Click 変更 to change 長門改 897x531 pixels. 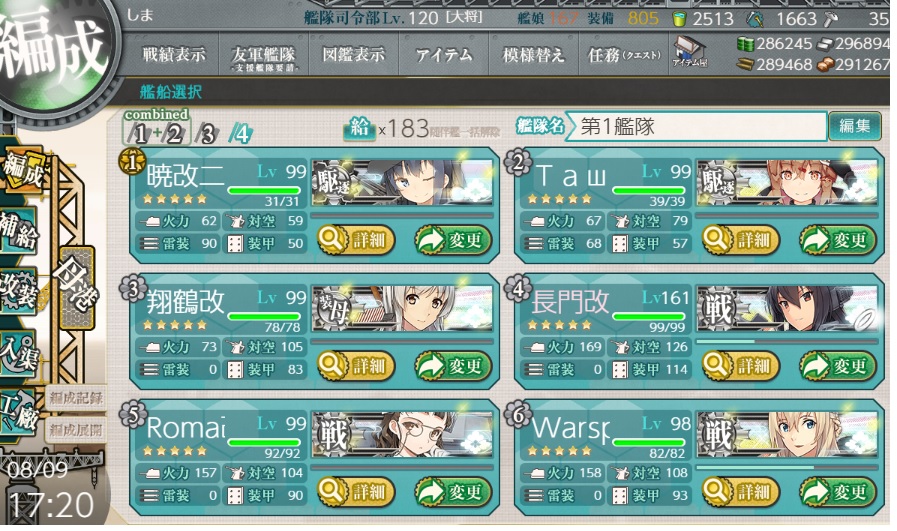tap(838, 366)
